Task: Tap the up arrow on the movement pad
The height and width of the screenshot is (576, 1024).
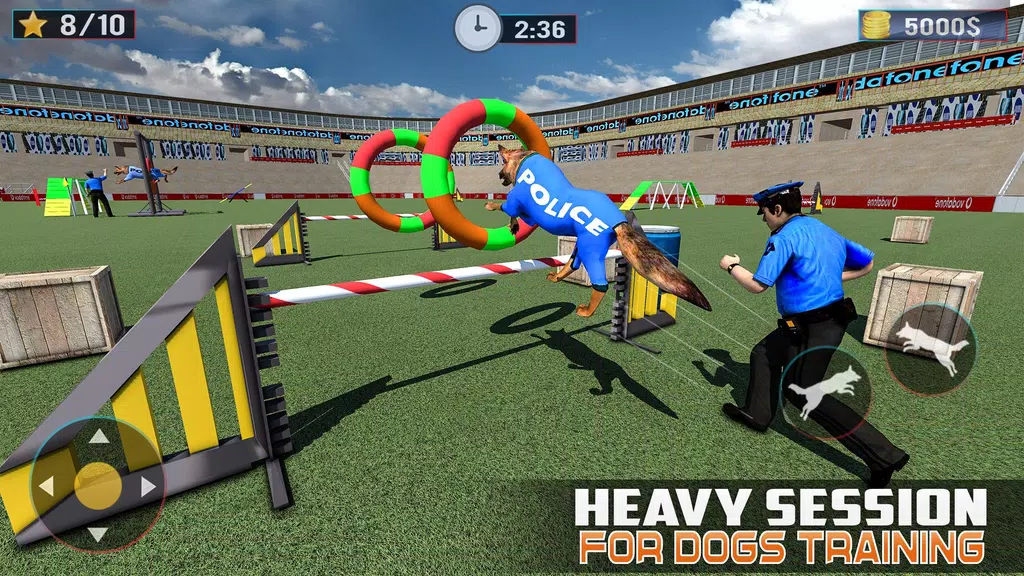Action: tap(98, 436)
